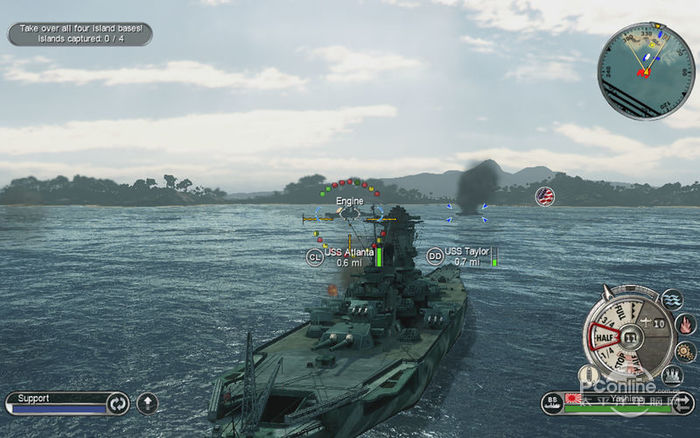
Task: Click the ship formation icon
Action: 673,375
